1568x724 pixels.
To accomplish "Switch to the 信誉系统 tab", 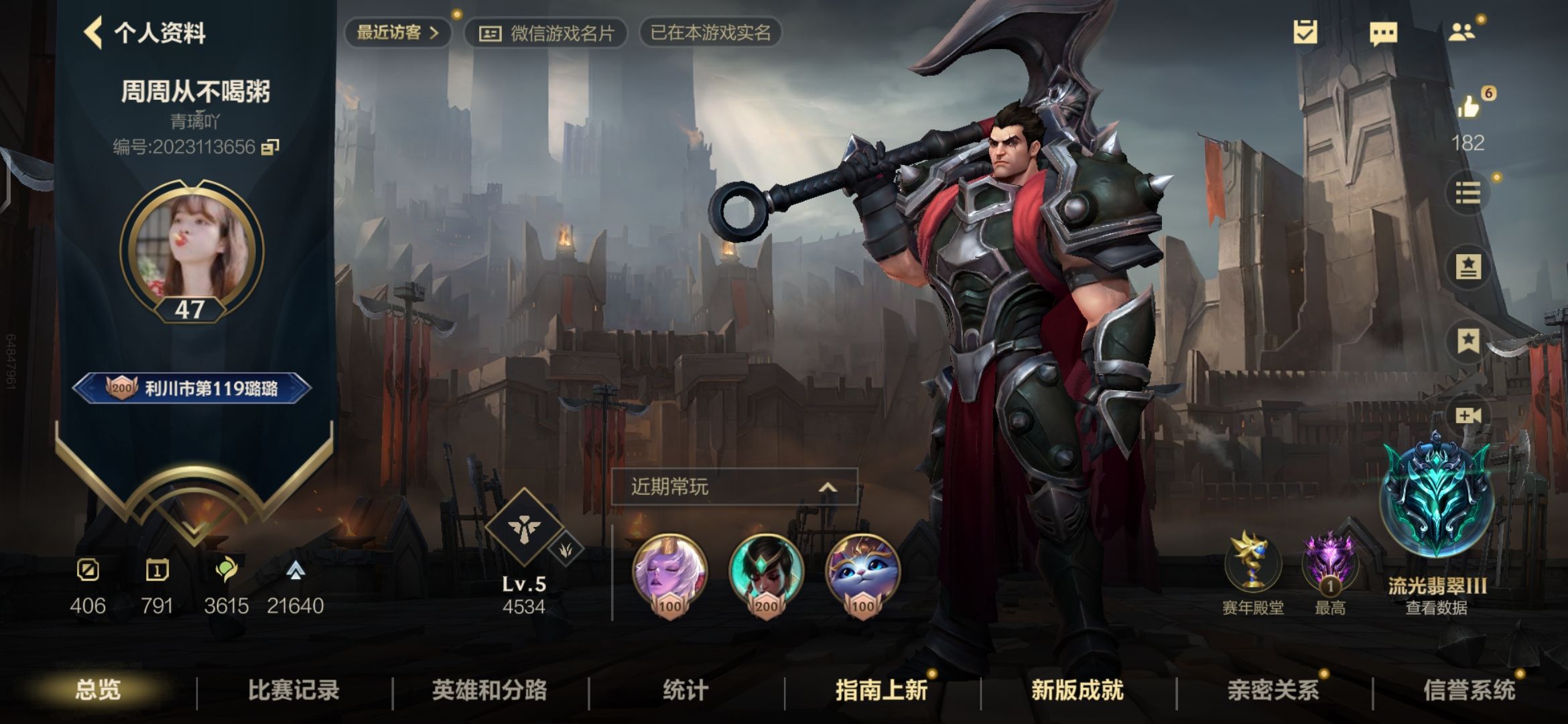I will pyautogui.click(x=1469, y=690).
